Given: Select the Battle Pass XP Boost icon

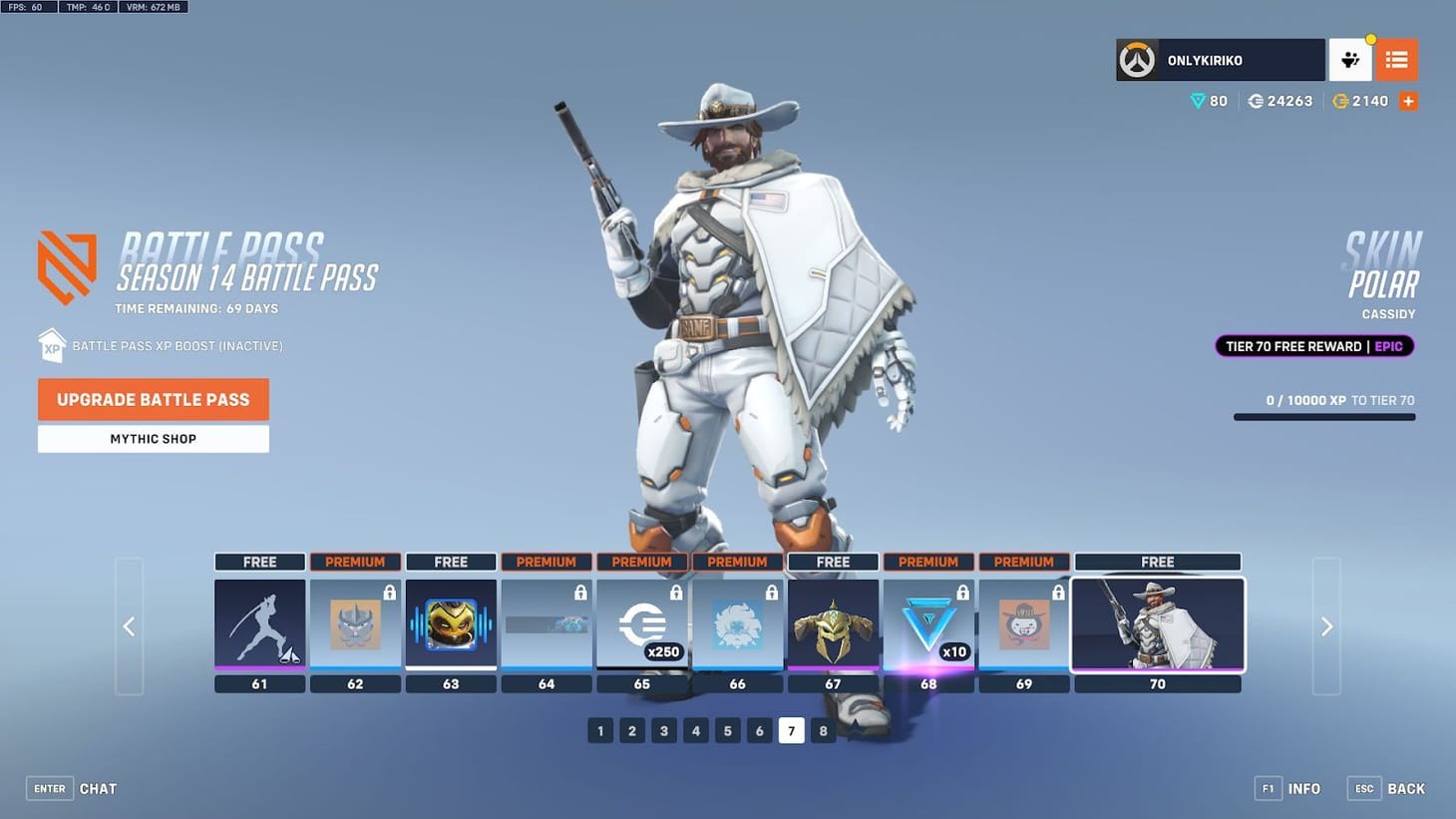Looking at the screenshot, I should coord(52,345).
